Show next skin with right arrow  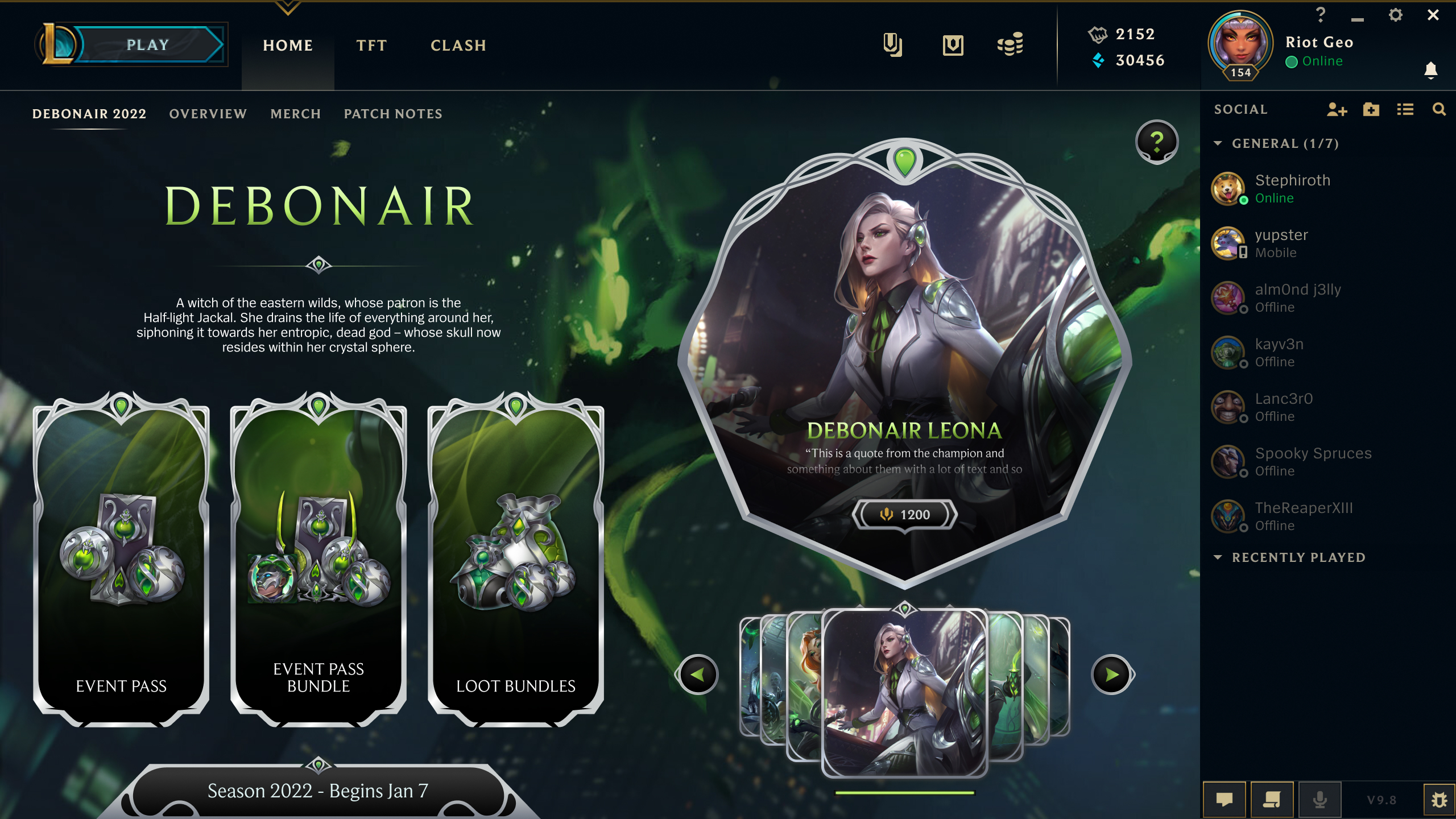[x=1112, y=675]
